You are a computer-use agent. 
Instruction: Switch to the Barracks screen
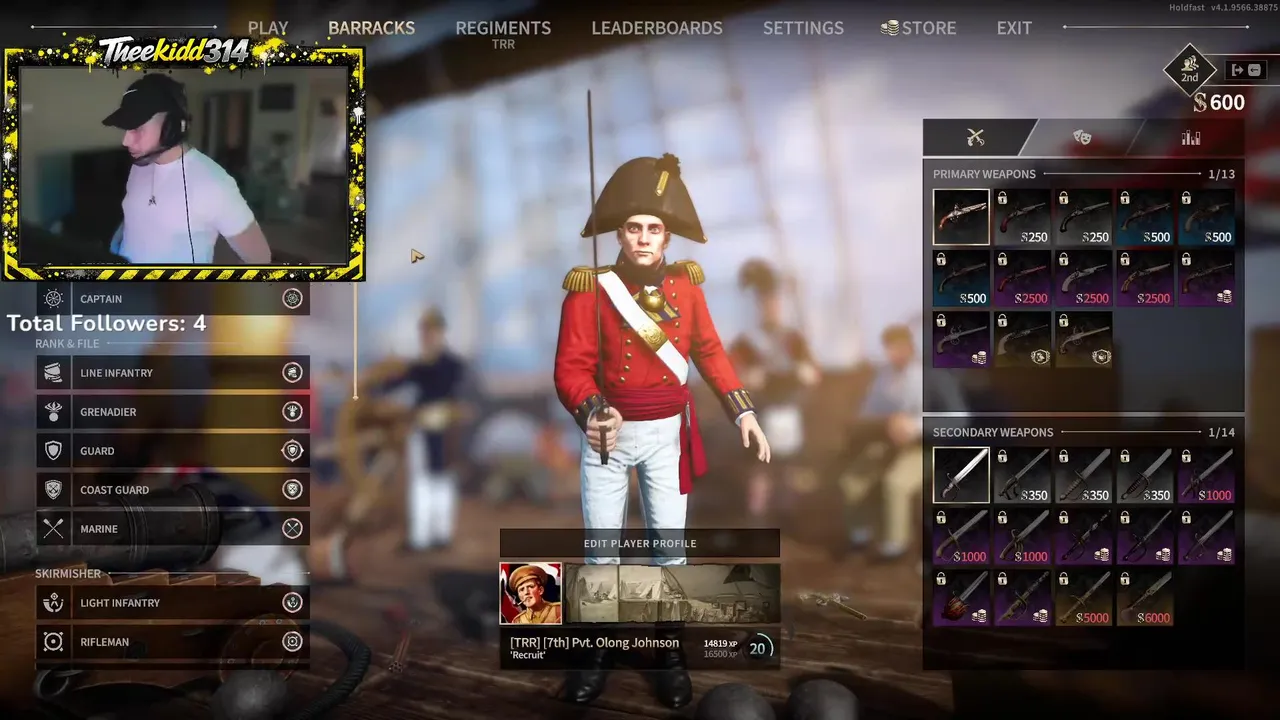pyautogui.click(x=371, y=28)
